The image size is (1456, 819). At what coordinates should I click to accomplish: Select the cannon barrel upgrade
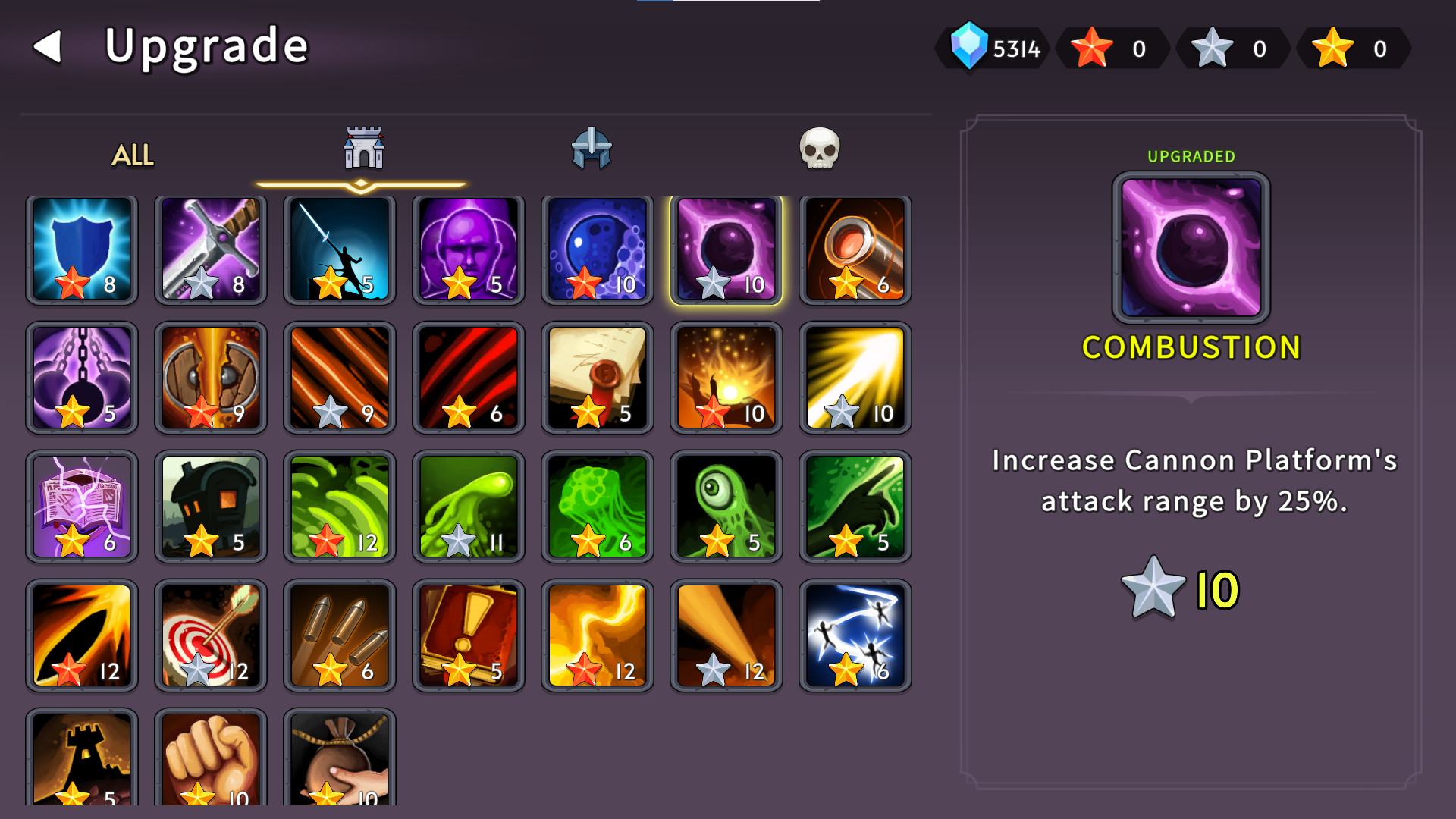[x=854, y=250]
